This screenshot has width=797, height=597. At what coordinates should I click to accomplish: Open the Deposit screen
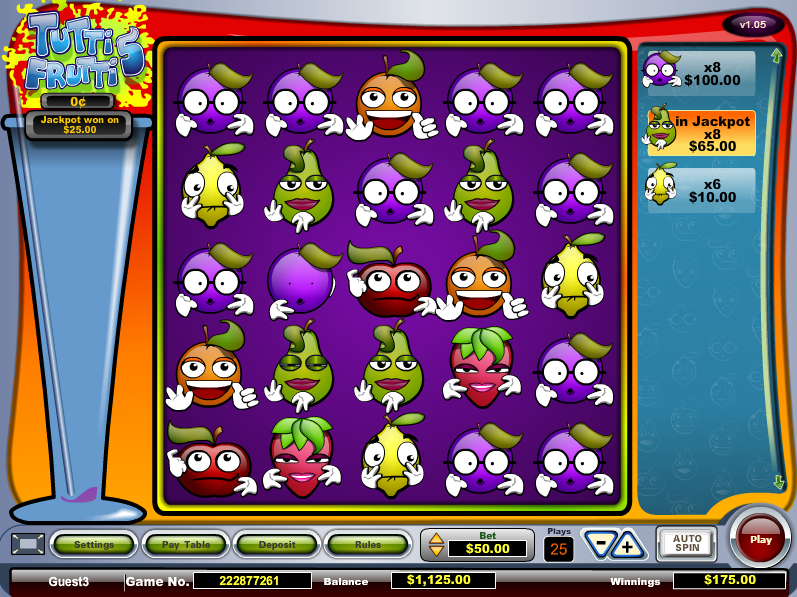276,545
